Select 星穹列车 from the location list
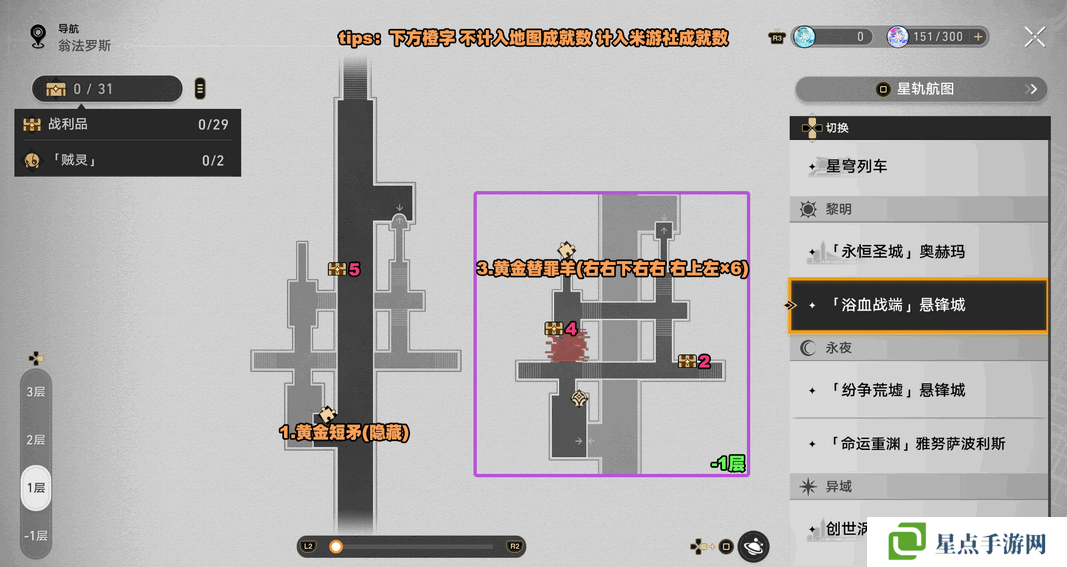 [920, 166]
